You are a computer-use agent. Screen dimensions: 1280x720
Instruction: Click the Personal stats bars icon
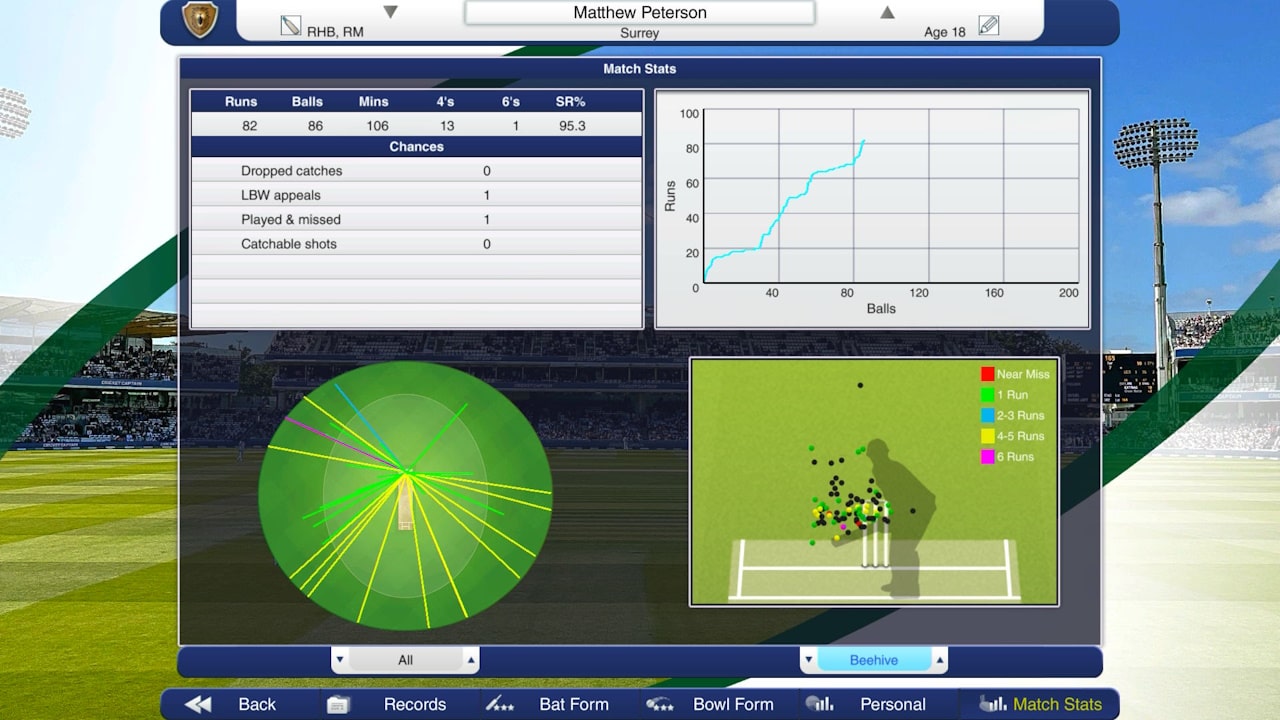[x=821, y=704]
